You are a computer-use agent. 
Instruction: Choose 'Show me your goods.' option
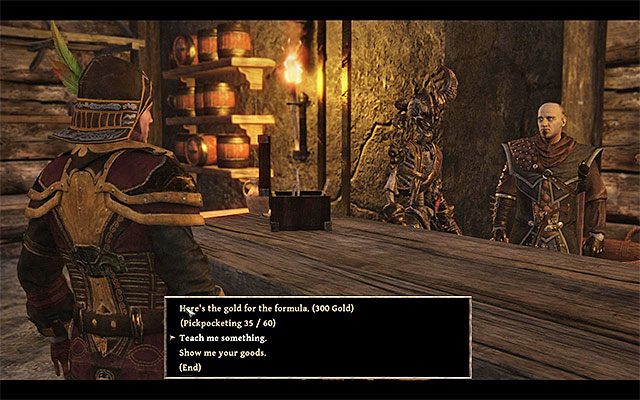click(223, 353)
